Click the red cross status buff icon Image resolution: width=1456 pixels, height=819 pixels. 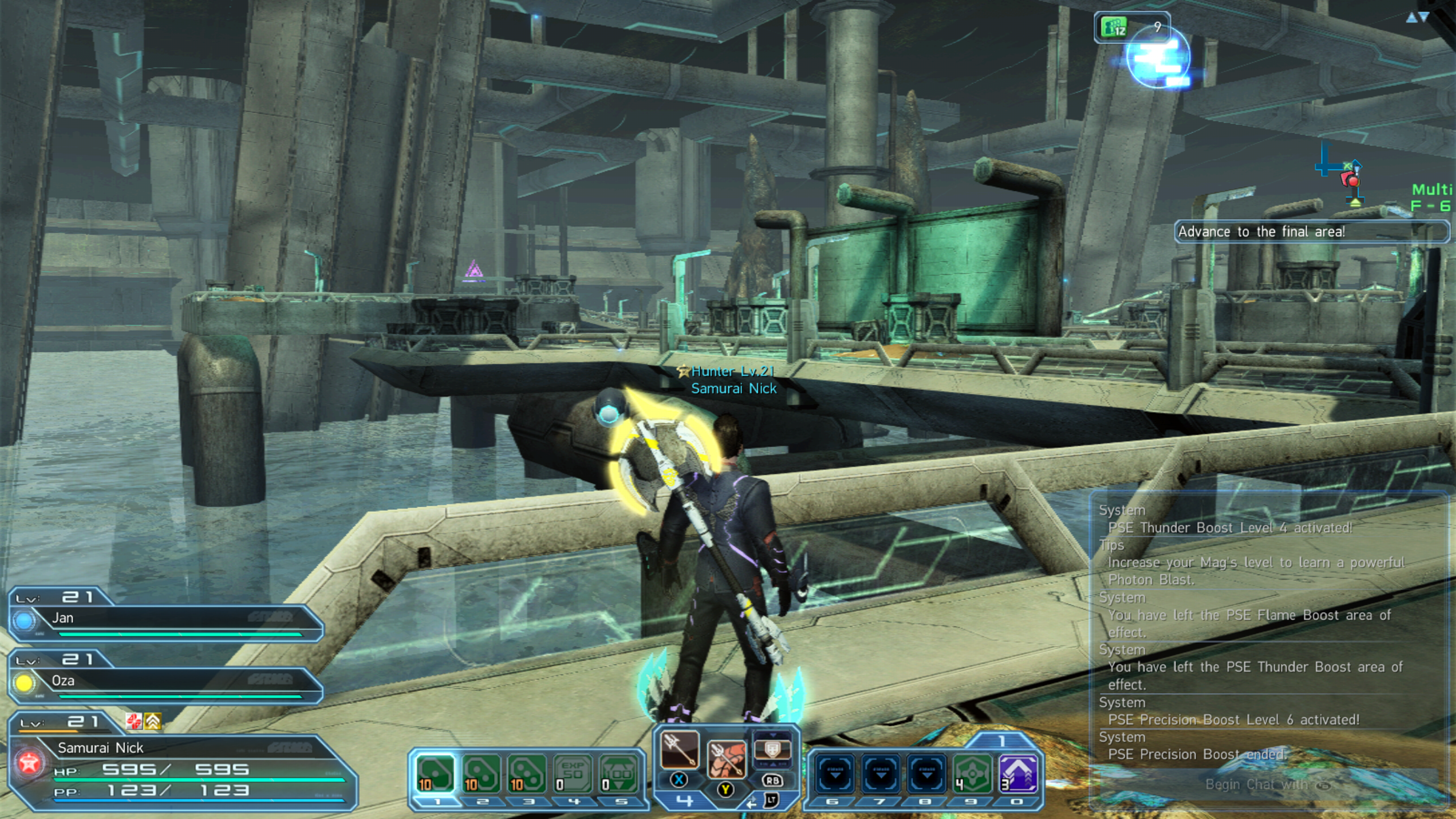coord(134,720)
